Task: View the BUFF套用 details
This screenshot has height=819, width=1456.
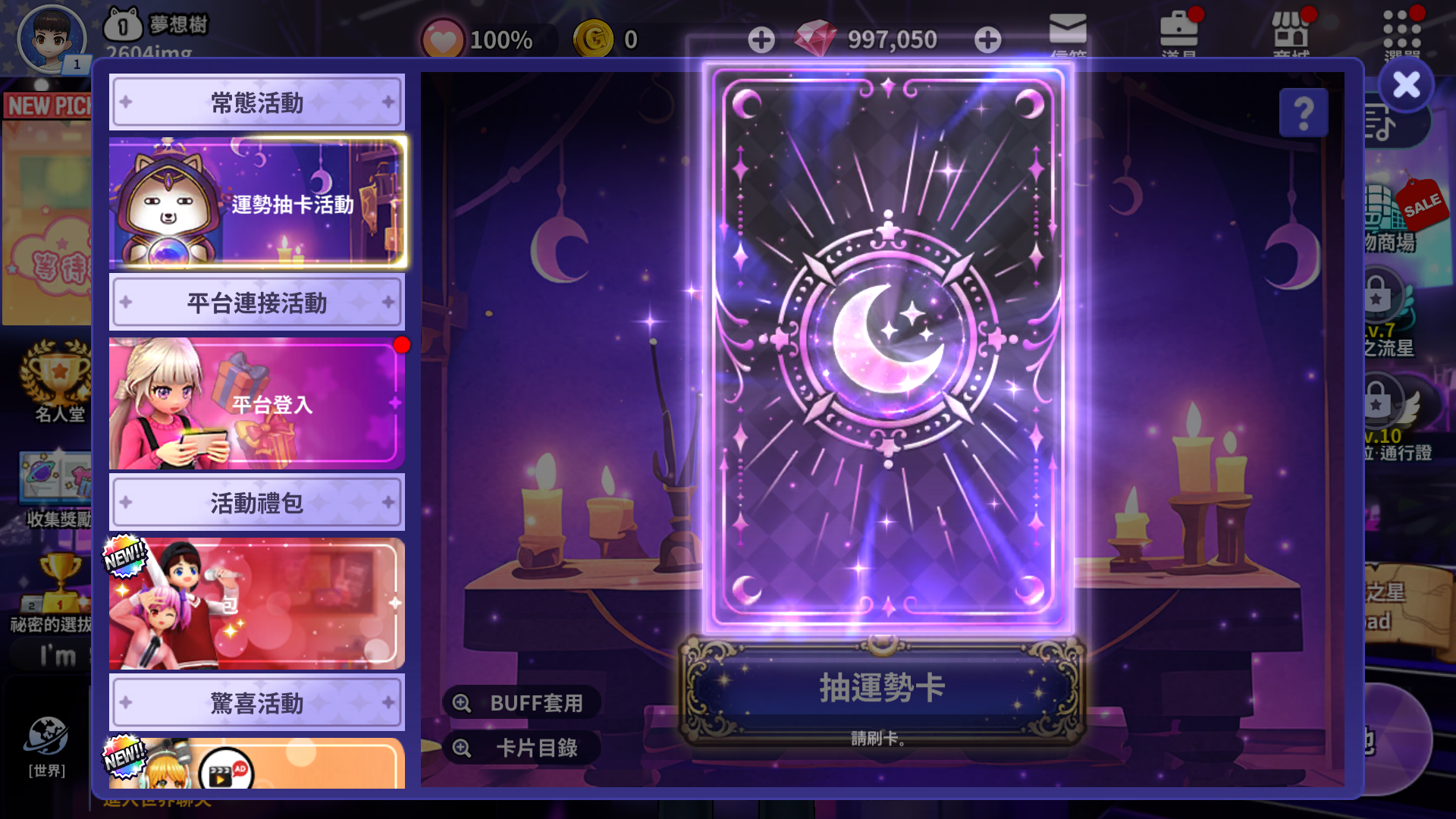Action: pos(522,703)
